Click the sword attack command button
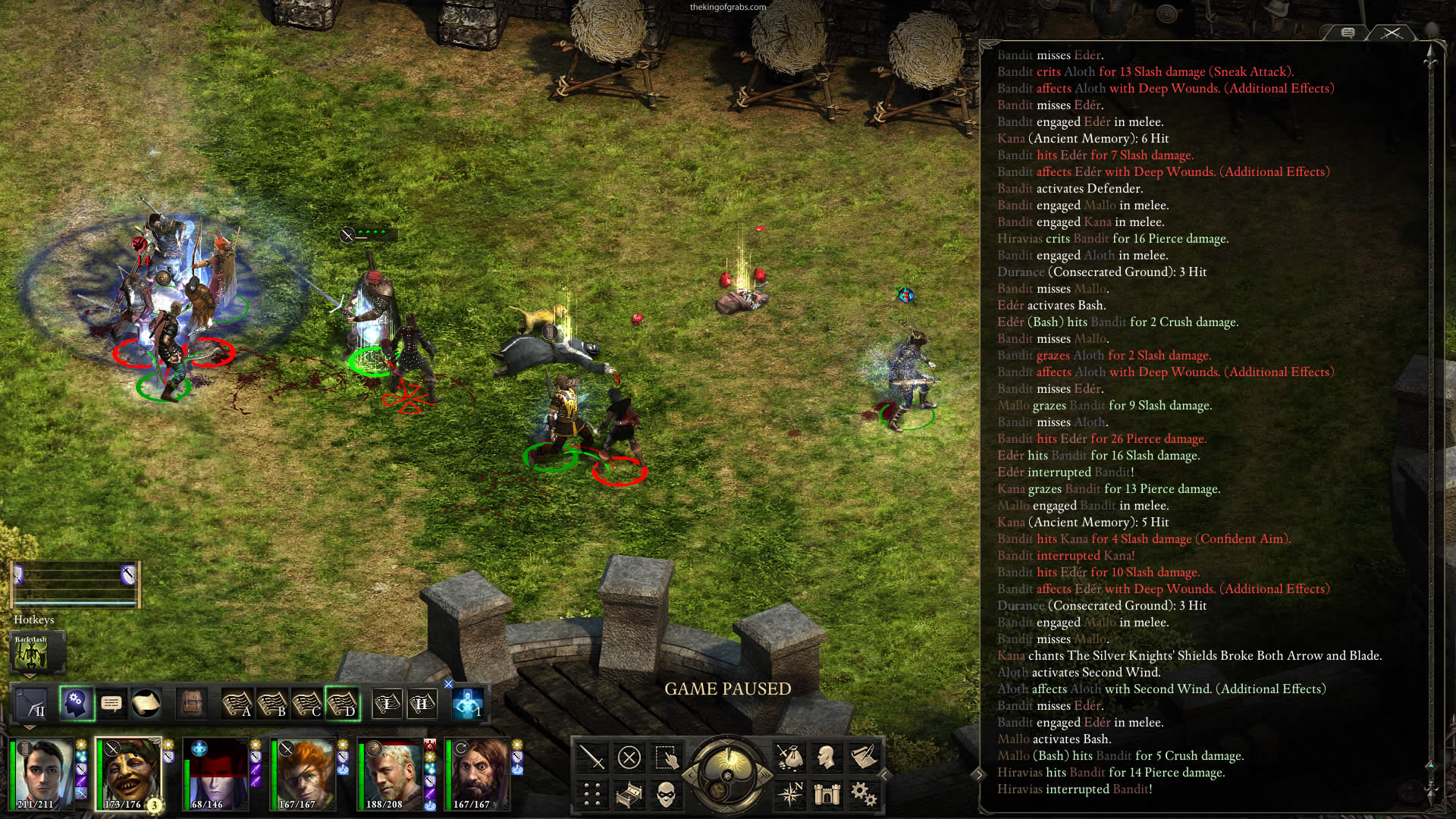1456x819 pixels. pos(591,757)
